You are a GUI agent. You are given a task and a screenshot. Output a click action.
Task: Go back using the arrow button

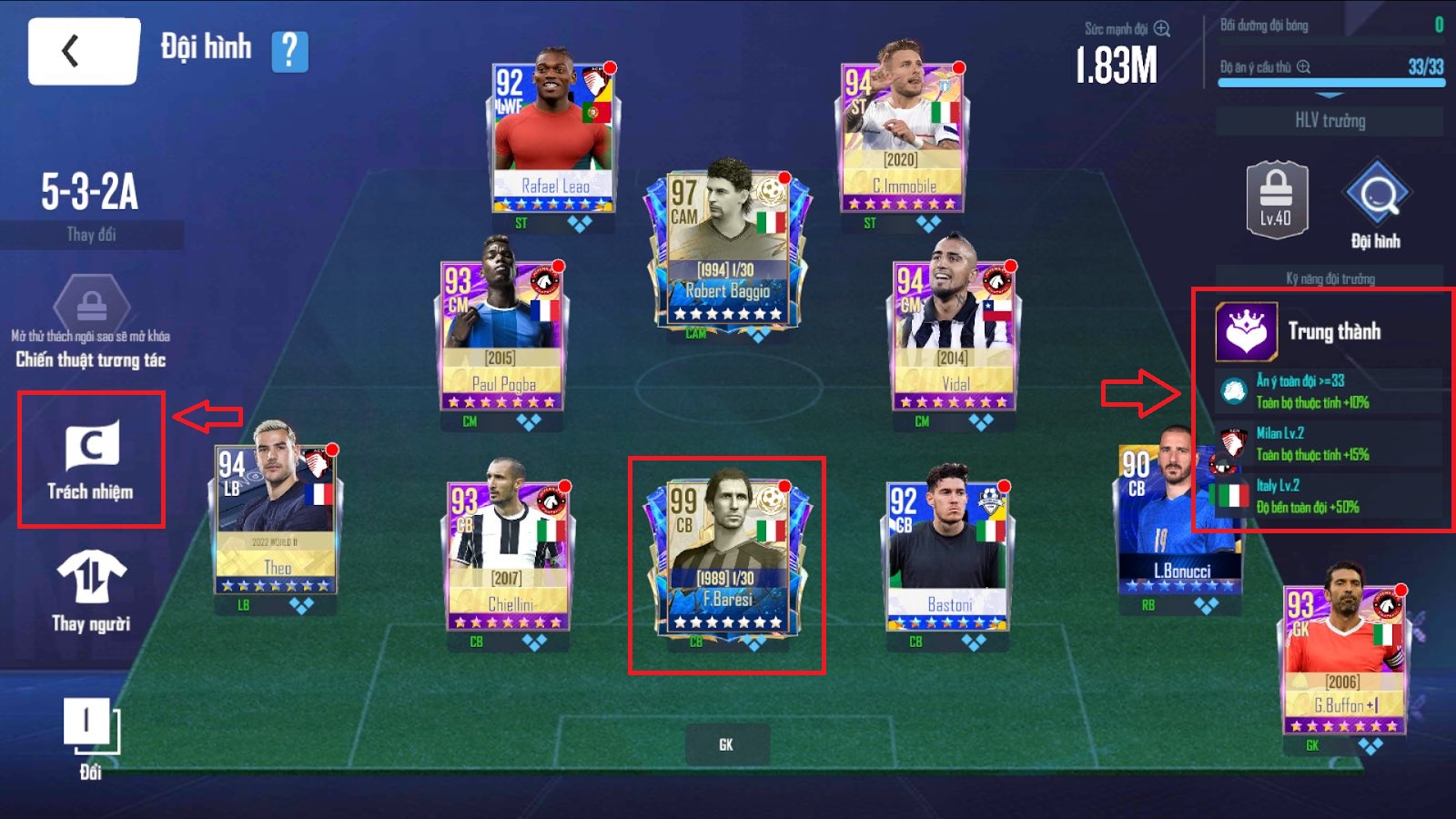(x=84, y=51)
